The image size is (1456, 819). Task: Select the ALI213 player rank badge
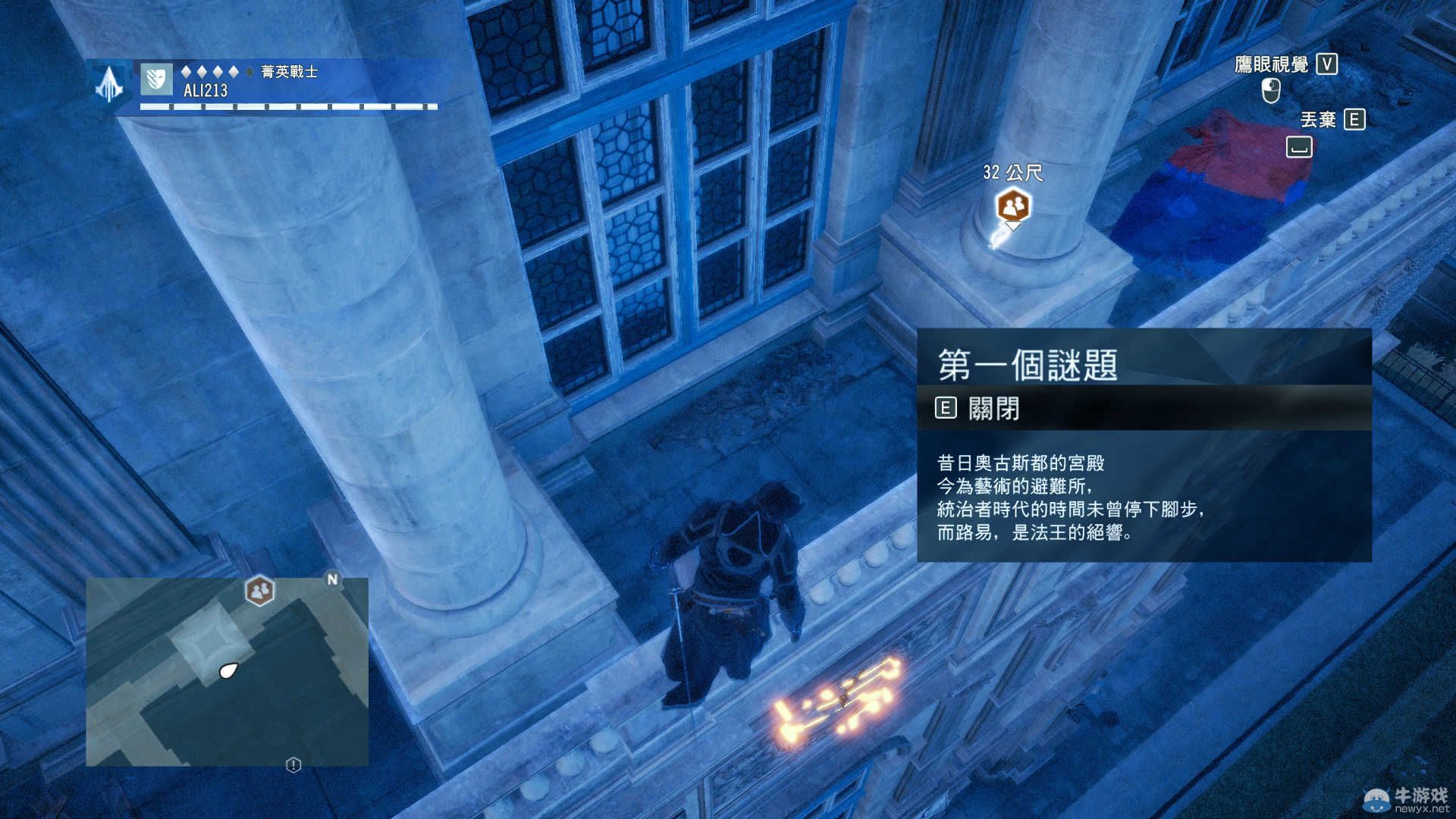coord(157,80)
